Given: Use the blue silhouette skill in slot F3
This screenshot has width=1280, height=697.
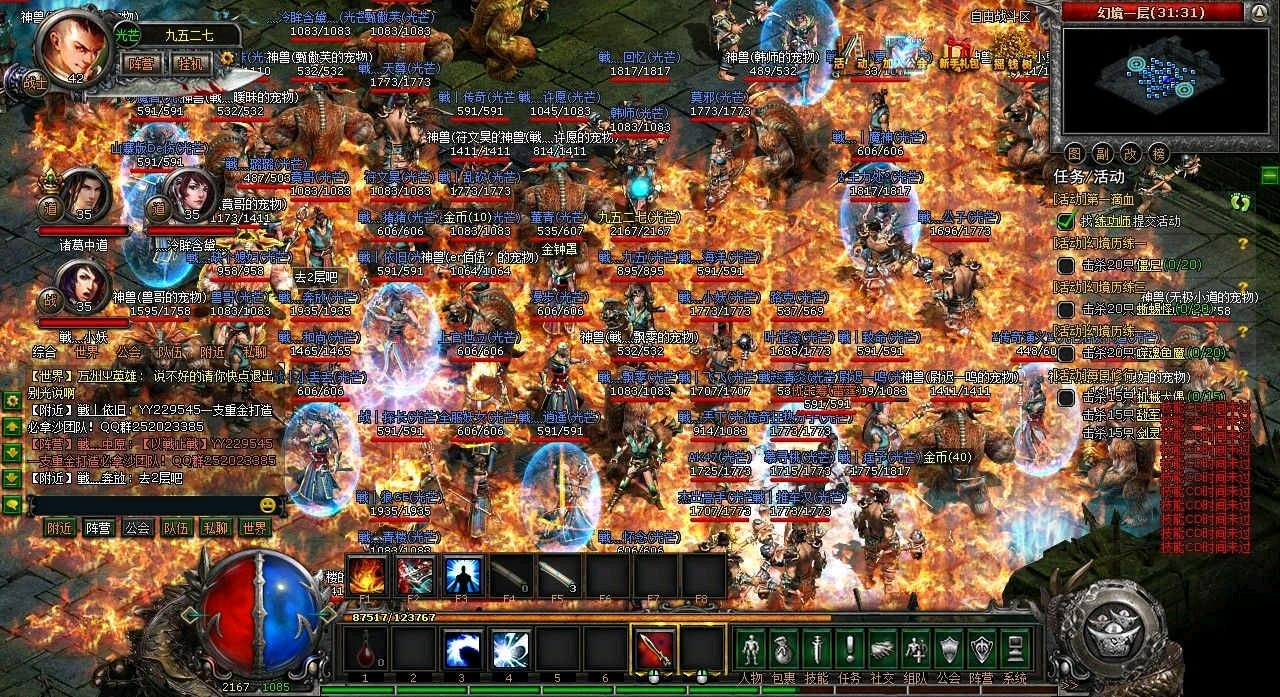Looking at the screenshot, I should tap(462, 575).
